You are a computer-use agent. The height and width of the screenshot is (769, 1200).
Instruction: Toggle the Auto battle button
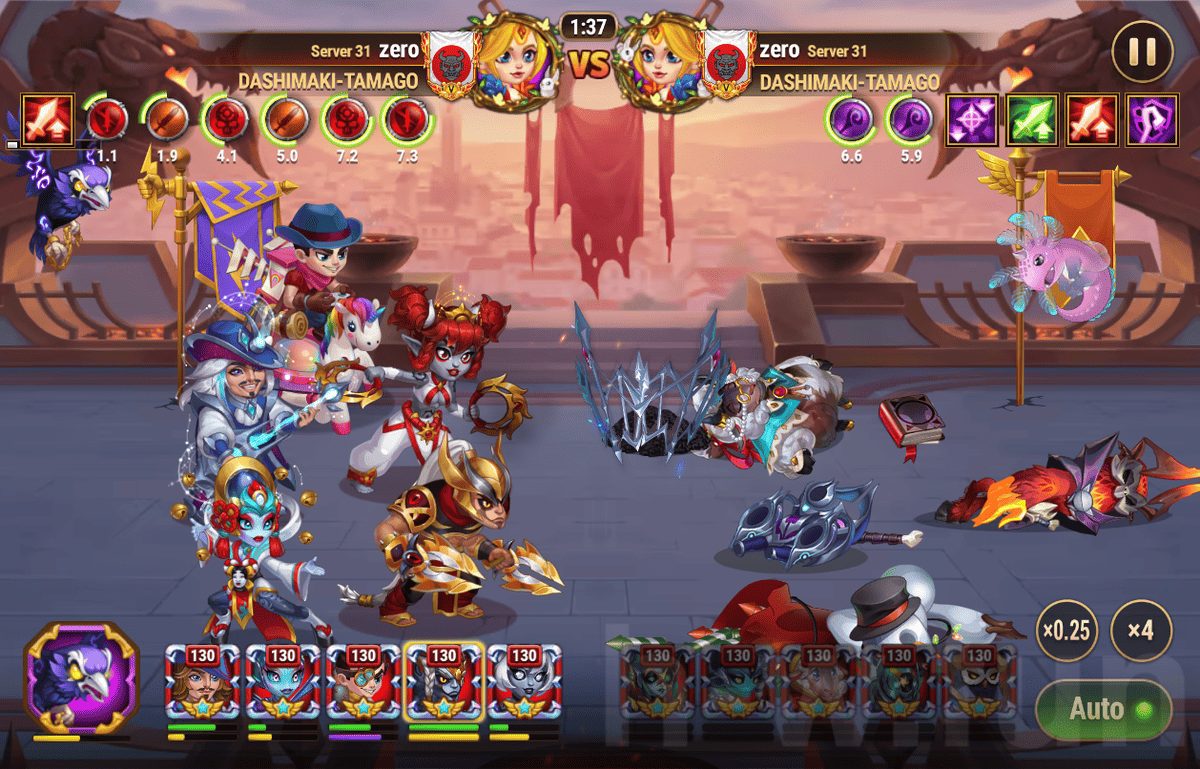[1102, 709]
